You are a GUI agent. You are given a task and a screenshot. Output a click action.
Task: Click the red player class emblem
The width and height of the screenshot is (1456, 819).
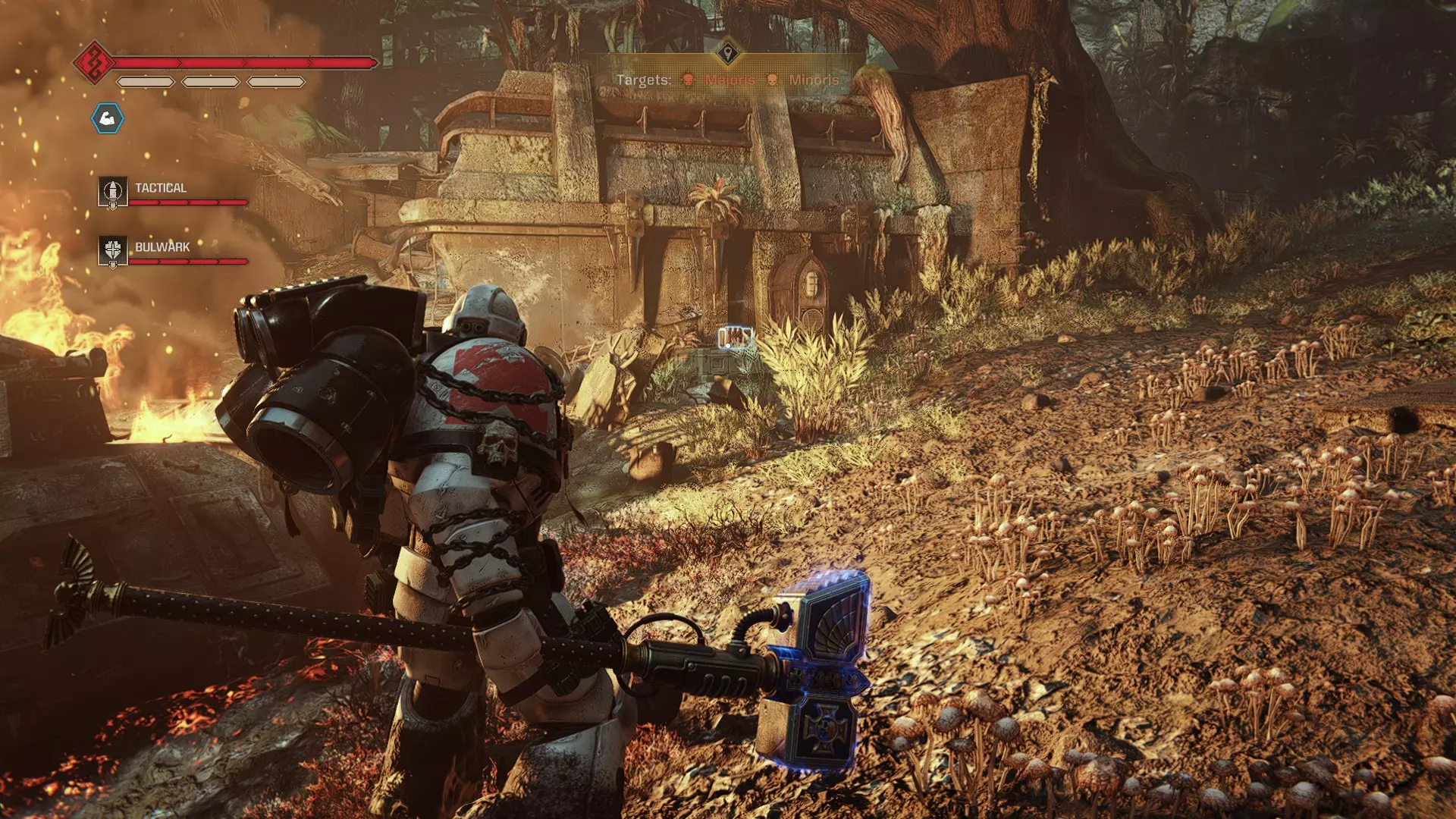(94, 62)
